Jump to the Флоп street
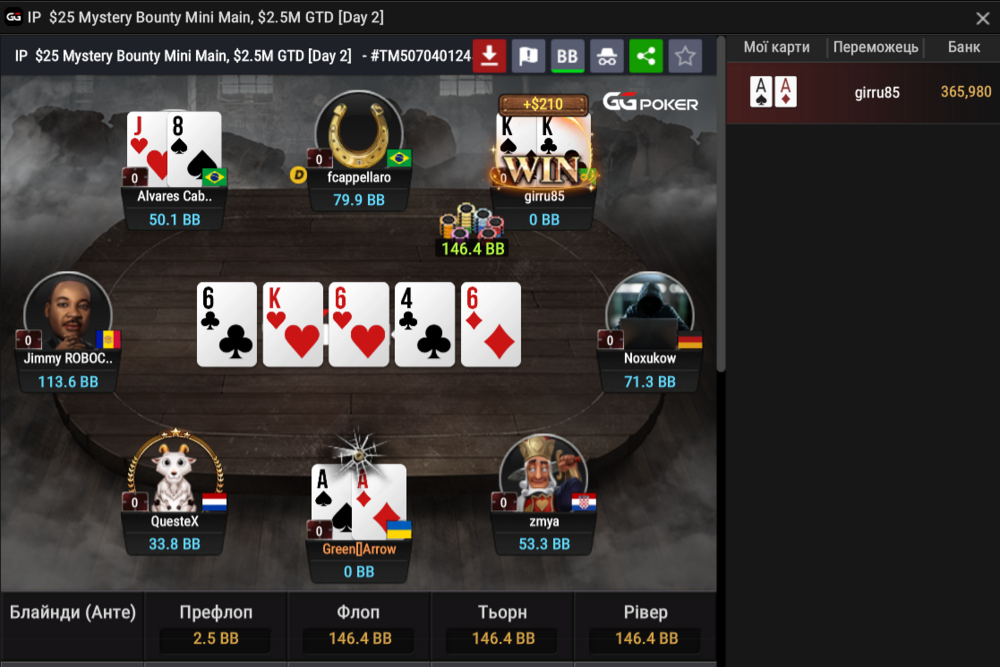The width and height of the screenshot is (1000, 667). (359, 624)
